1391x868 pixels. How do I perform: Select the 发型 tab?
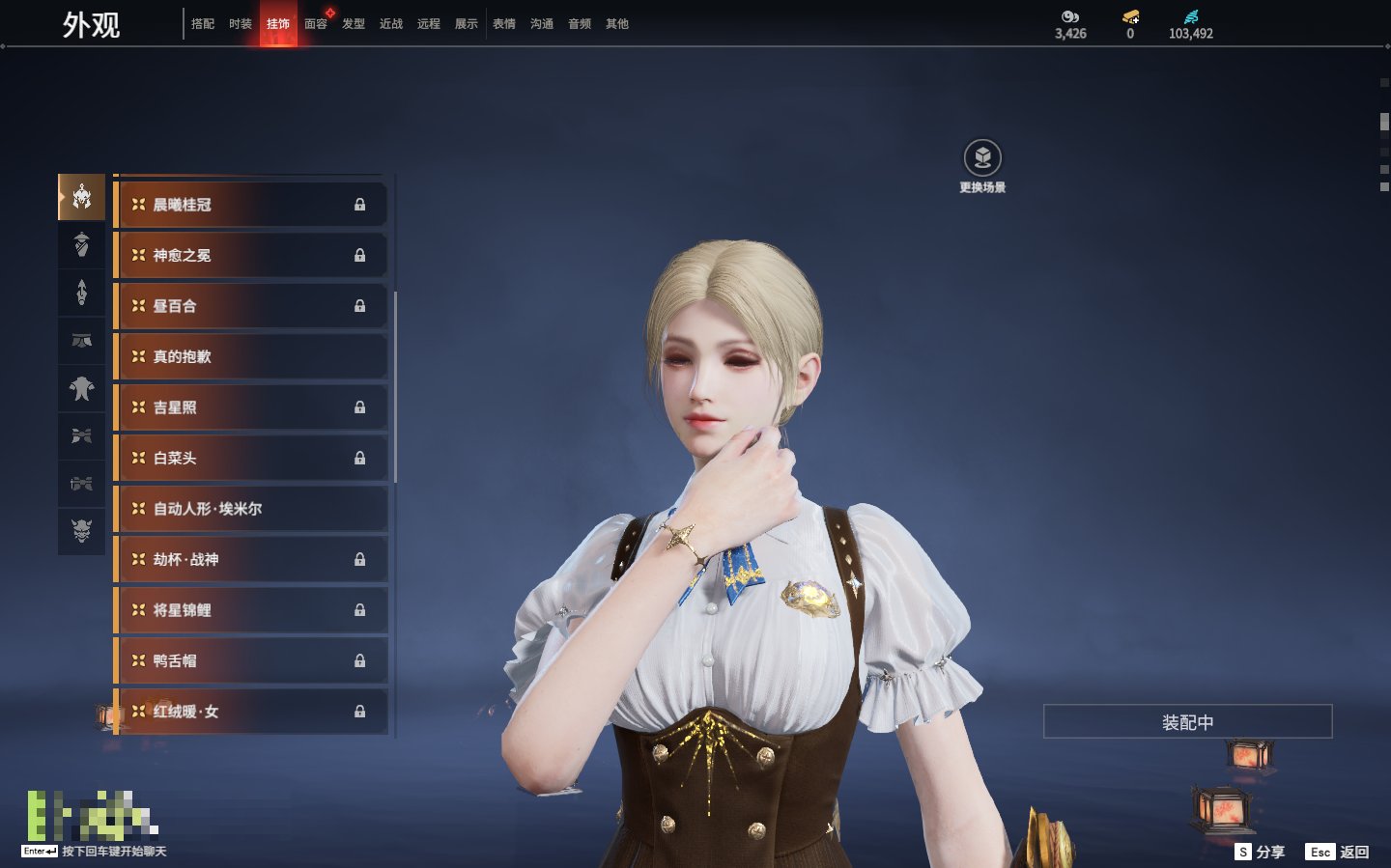[x=354, y=24]
